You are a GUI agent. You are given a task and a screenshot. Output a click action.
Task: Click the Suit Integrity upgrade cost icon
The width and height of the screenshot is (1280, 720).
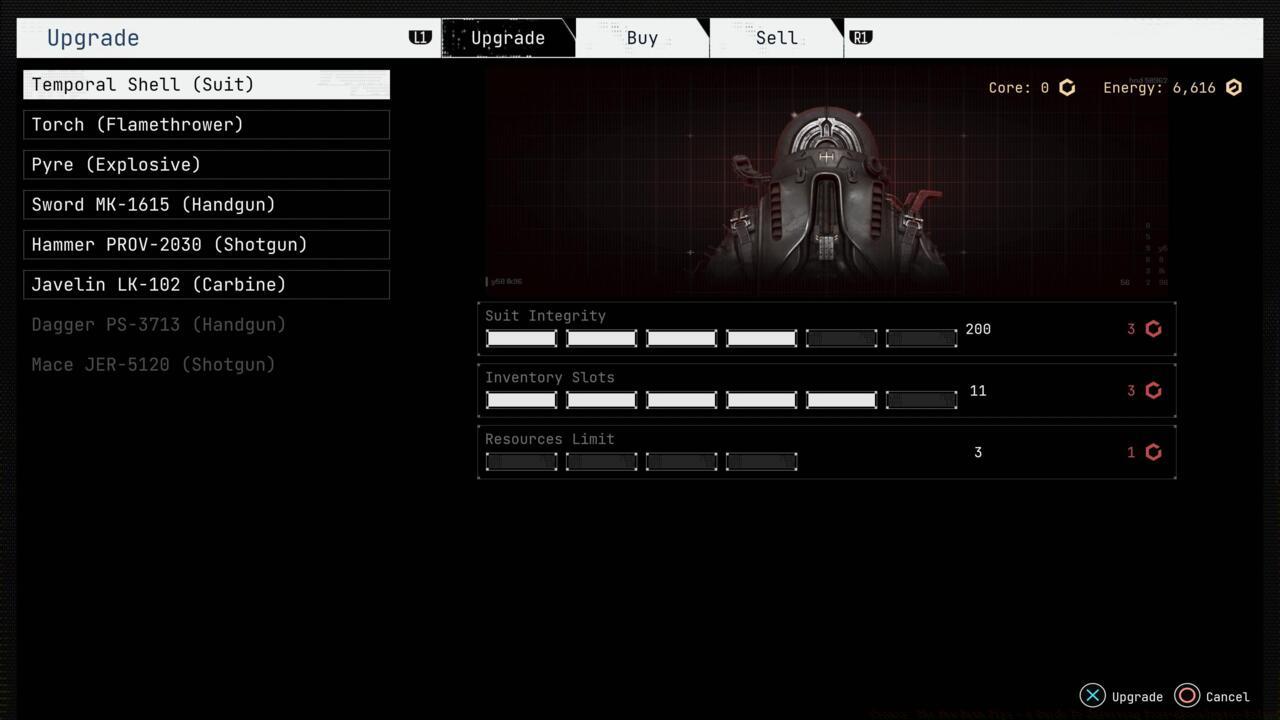1153,328
